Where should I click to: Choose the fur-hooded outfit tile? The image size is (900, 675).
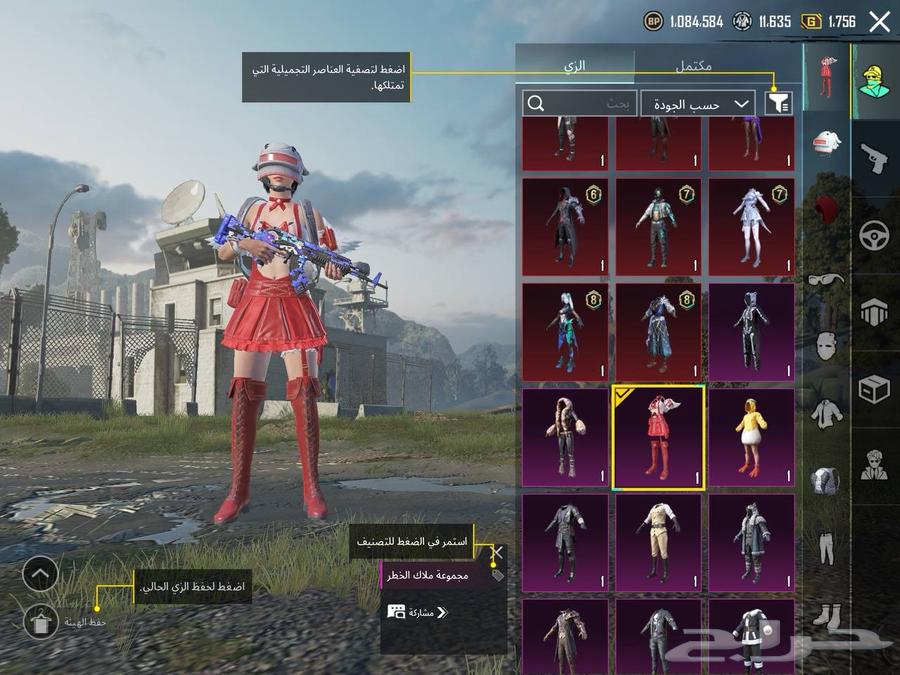[x=565, y=438]
